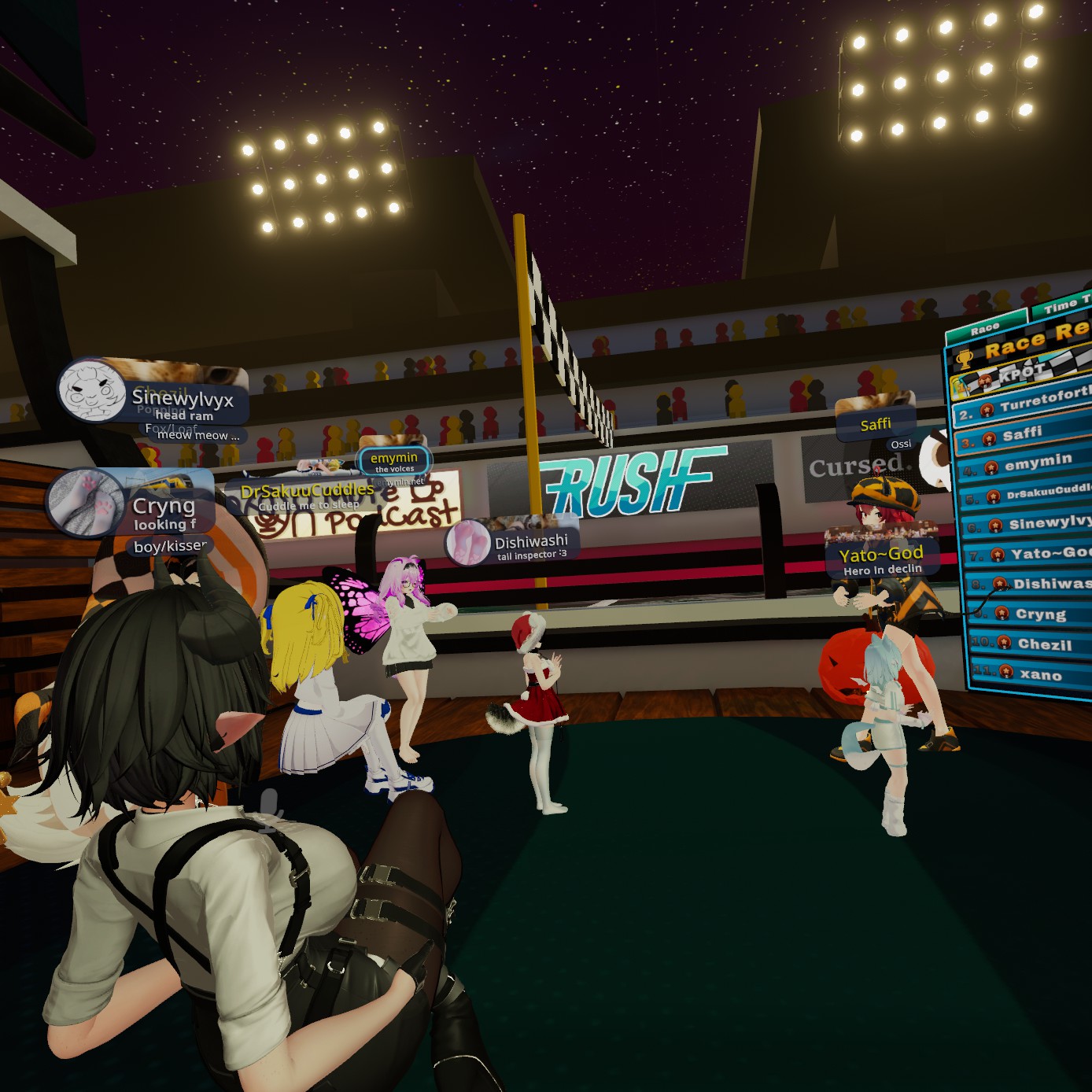The width and height of the screenshot is (1092, 1092).
Task: Select first-place KPOT row on leaderboard
Action: pos(1022,374)
